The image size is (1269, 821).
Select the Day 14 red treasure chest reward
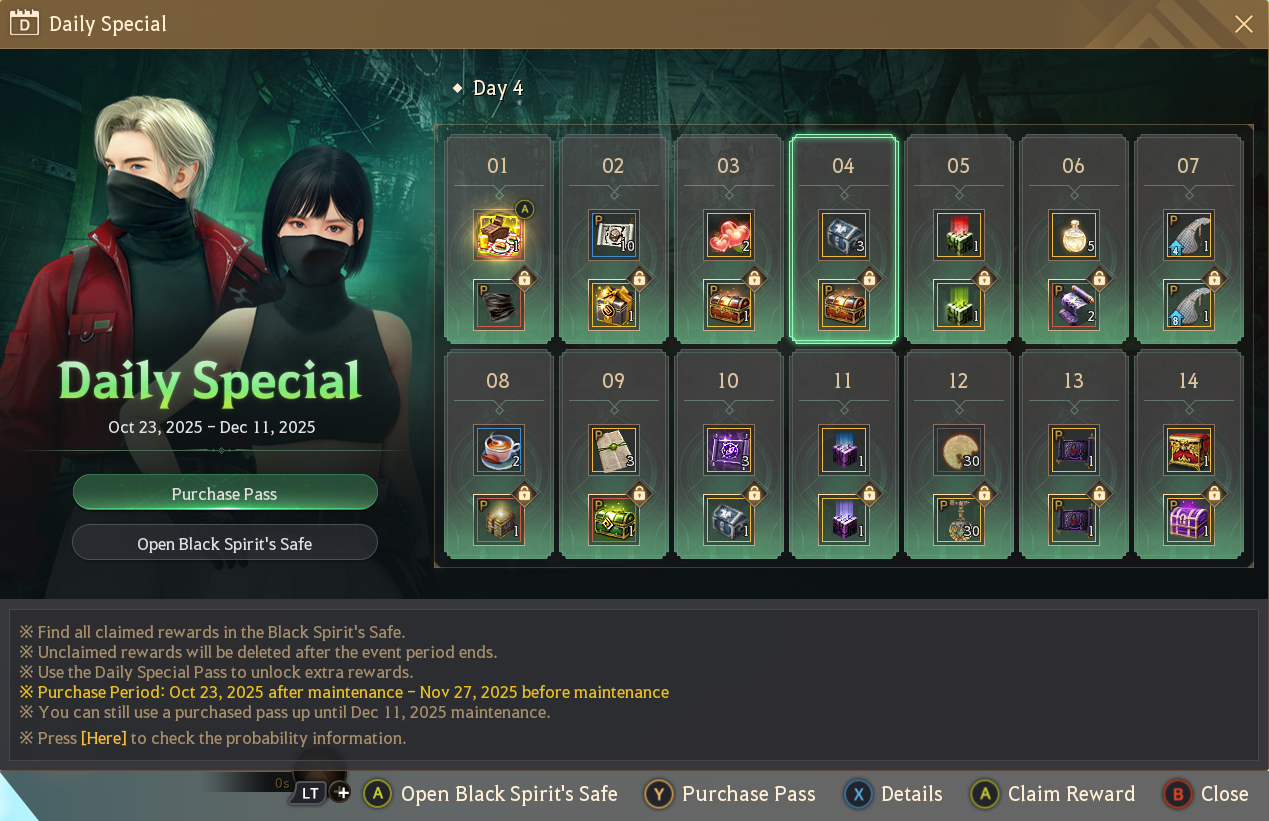pyautogui.click(x=1188, y=450)
